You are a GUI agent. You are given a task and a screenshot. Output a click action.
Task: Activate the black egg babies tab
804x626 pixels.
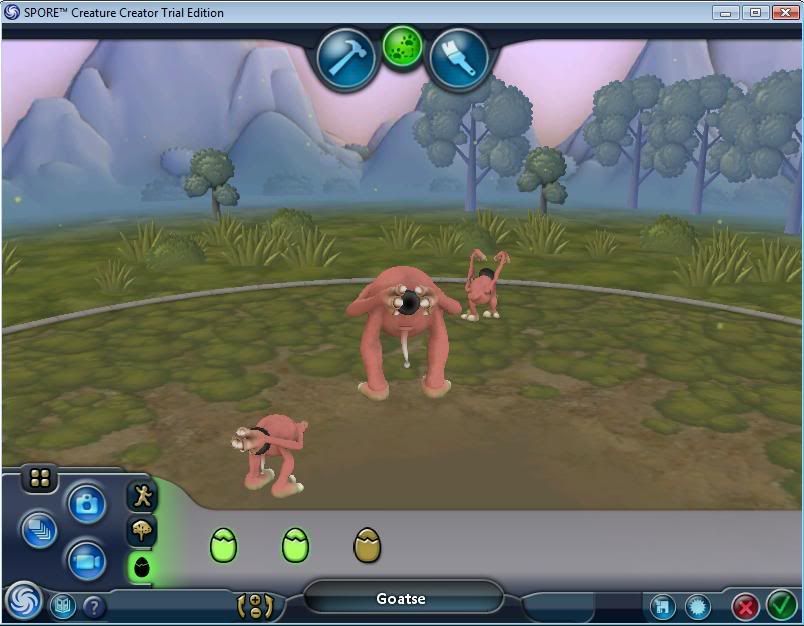coord(142,567)
